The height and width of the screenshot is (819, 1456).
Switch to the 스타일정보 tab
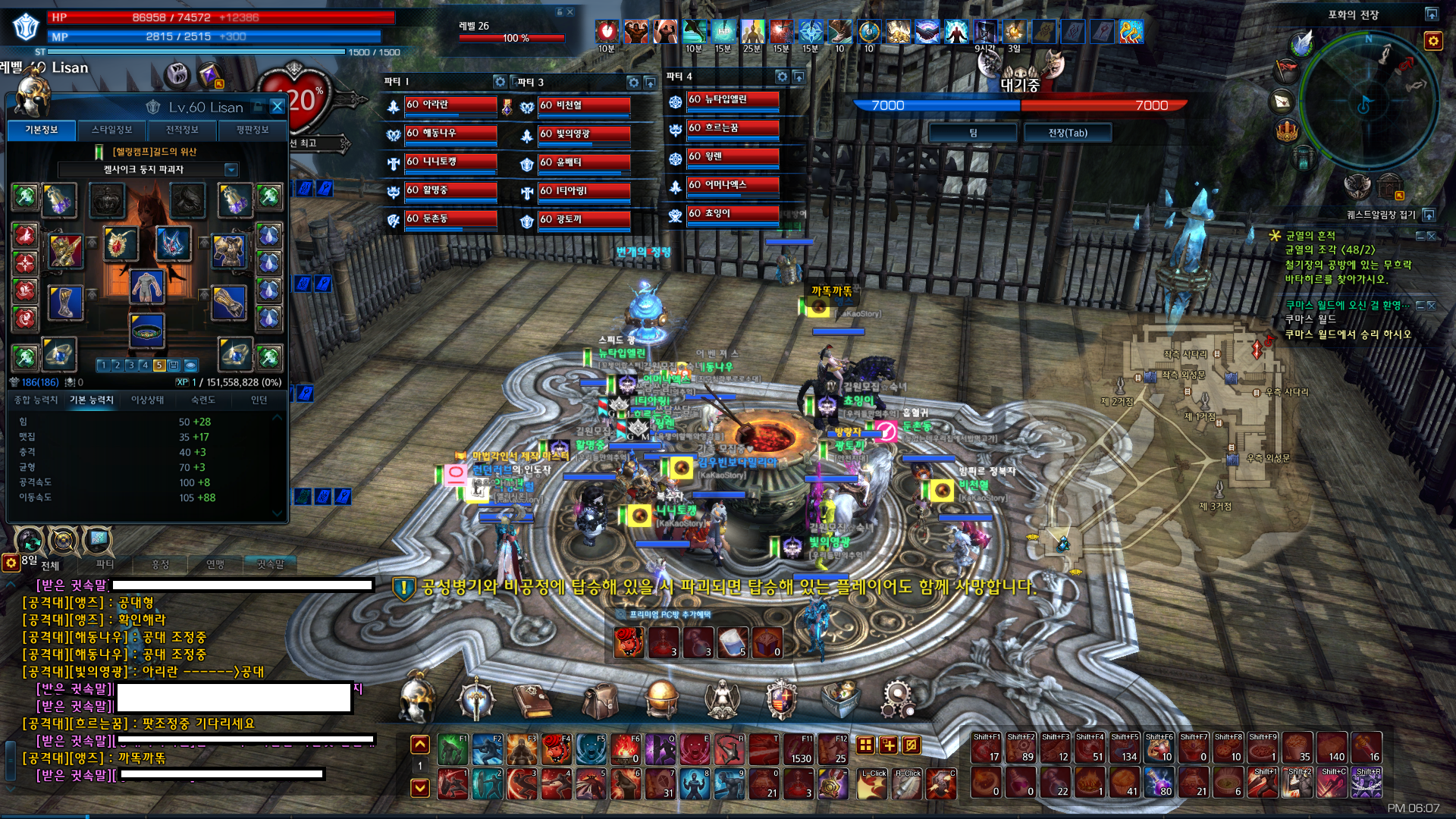pos(111,130)
